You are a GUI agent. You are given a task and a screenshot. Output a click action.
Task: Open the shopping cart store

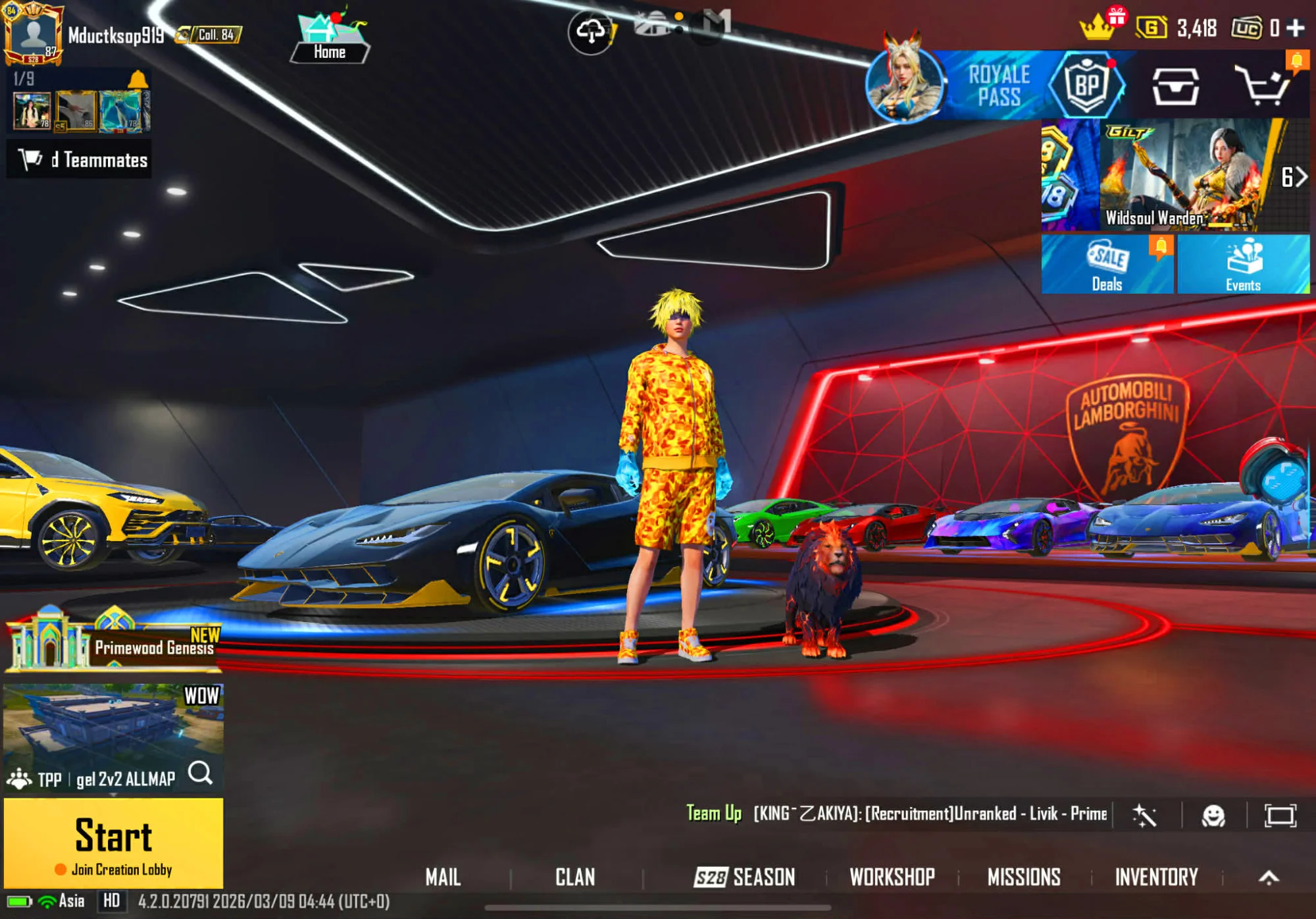1262,86
